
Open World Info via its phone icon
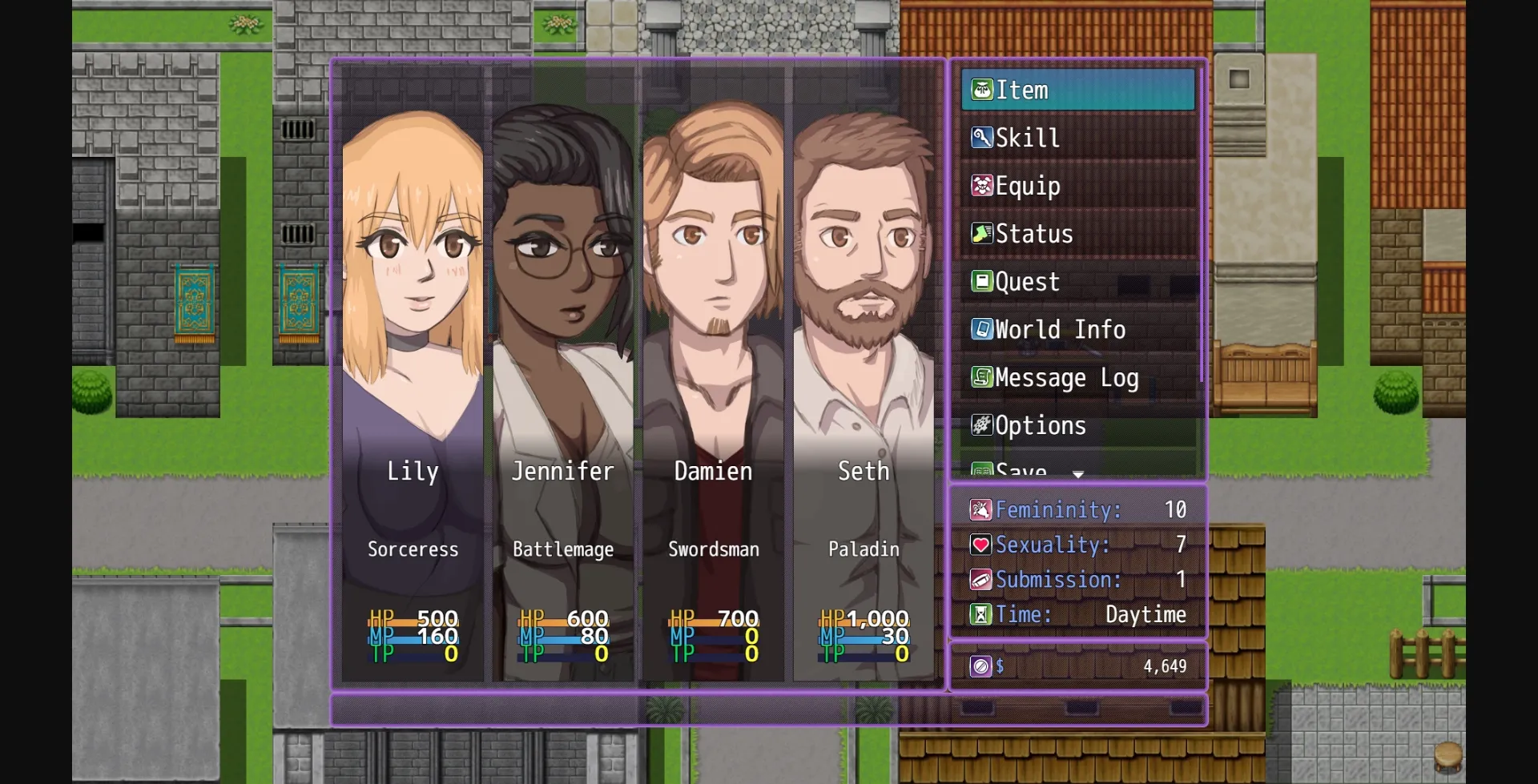[x=980, y=329]
